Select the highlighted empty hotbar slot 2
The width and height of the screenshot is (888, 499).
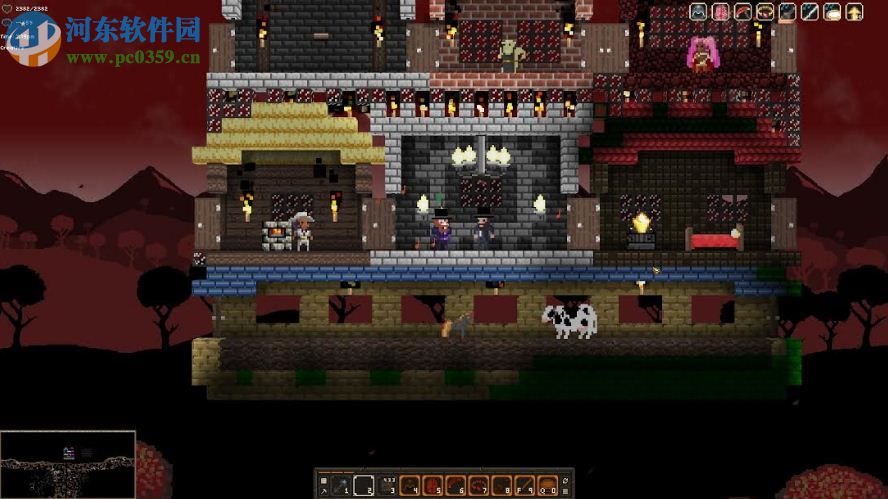[366, 485]
